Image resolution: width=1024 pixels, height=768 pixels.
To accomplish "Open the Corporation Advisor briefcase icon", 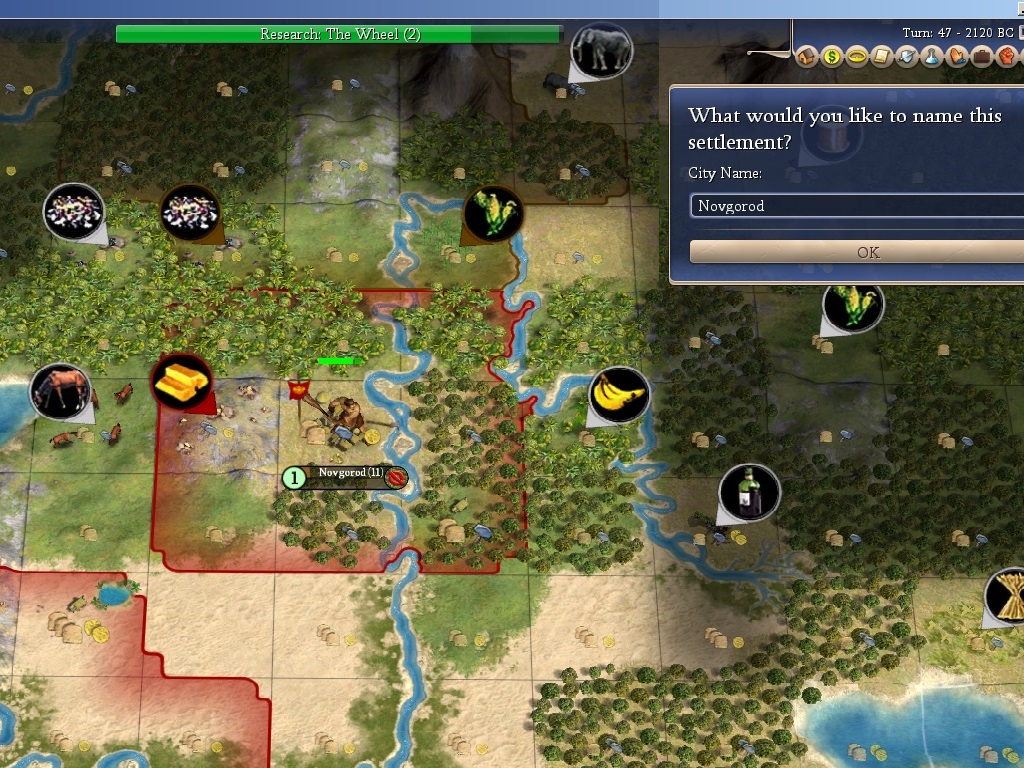I will point(980,57).
